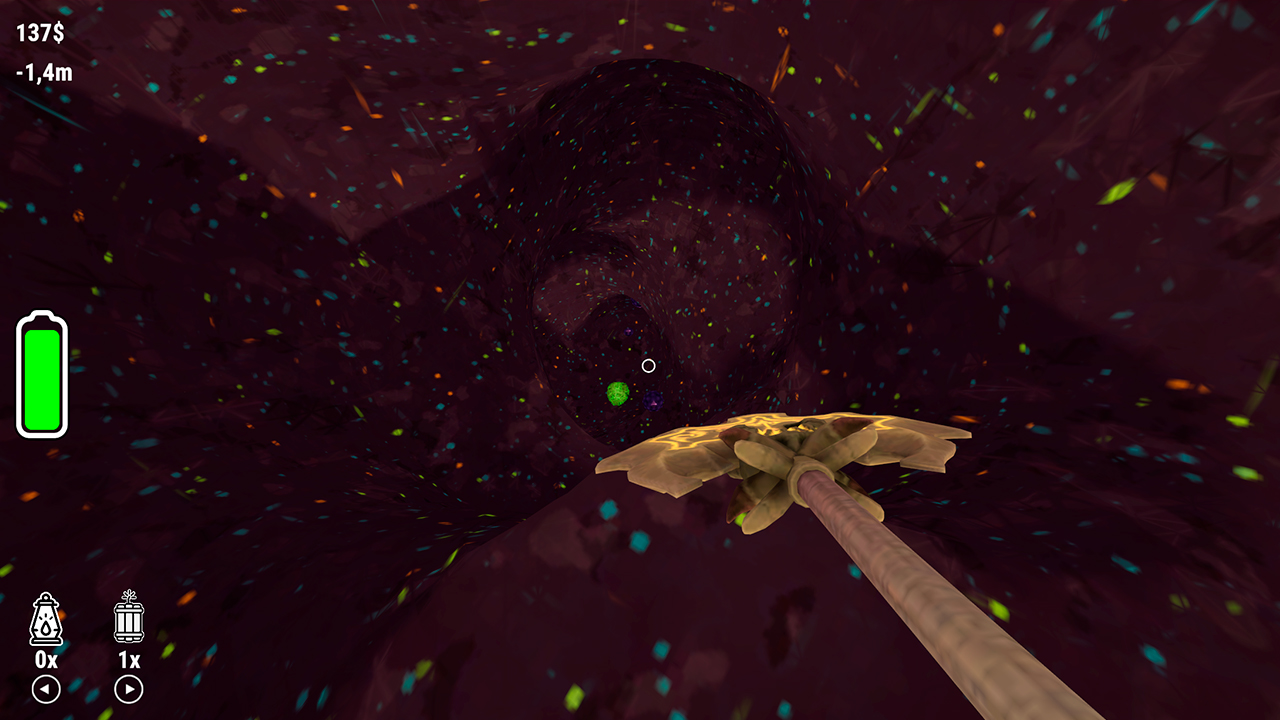Screen dimensions: 1280x720
Task: Click the crosshair reticle in screen center
Action: pyautogui.click(x=648, y=365)
